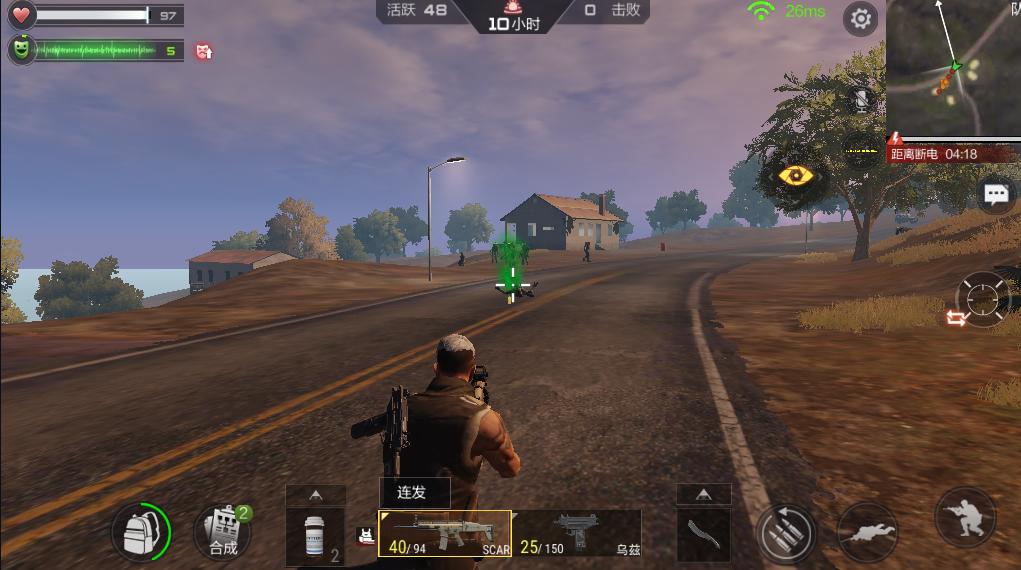
Task: Tap the pink cat face status icon
Action: [x=205, y=50]
